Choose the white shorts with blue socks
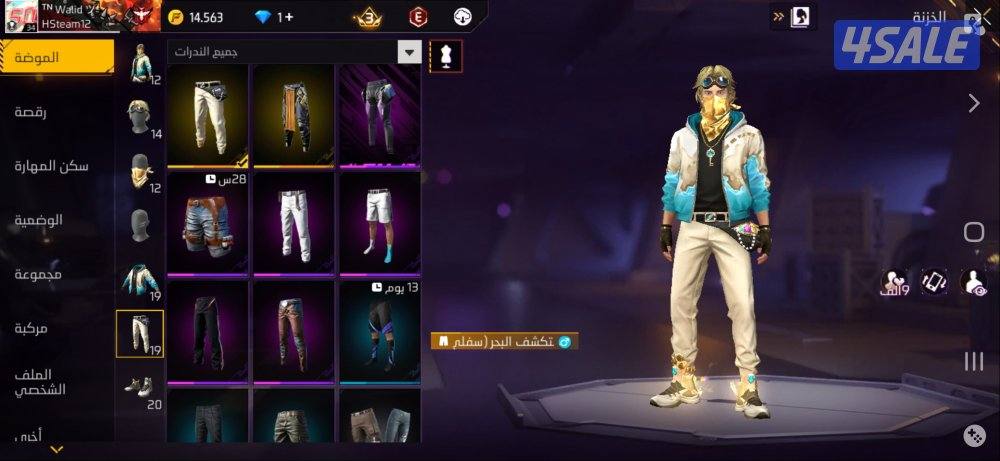This screenshot has height=461, width=1000. click(379, 222)
